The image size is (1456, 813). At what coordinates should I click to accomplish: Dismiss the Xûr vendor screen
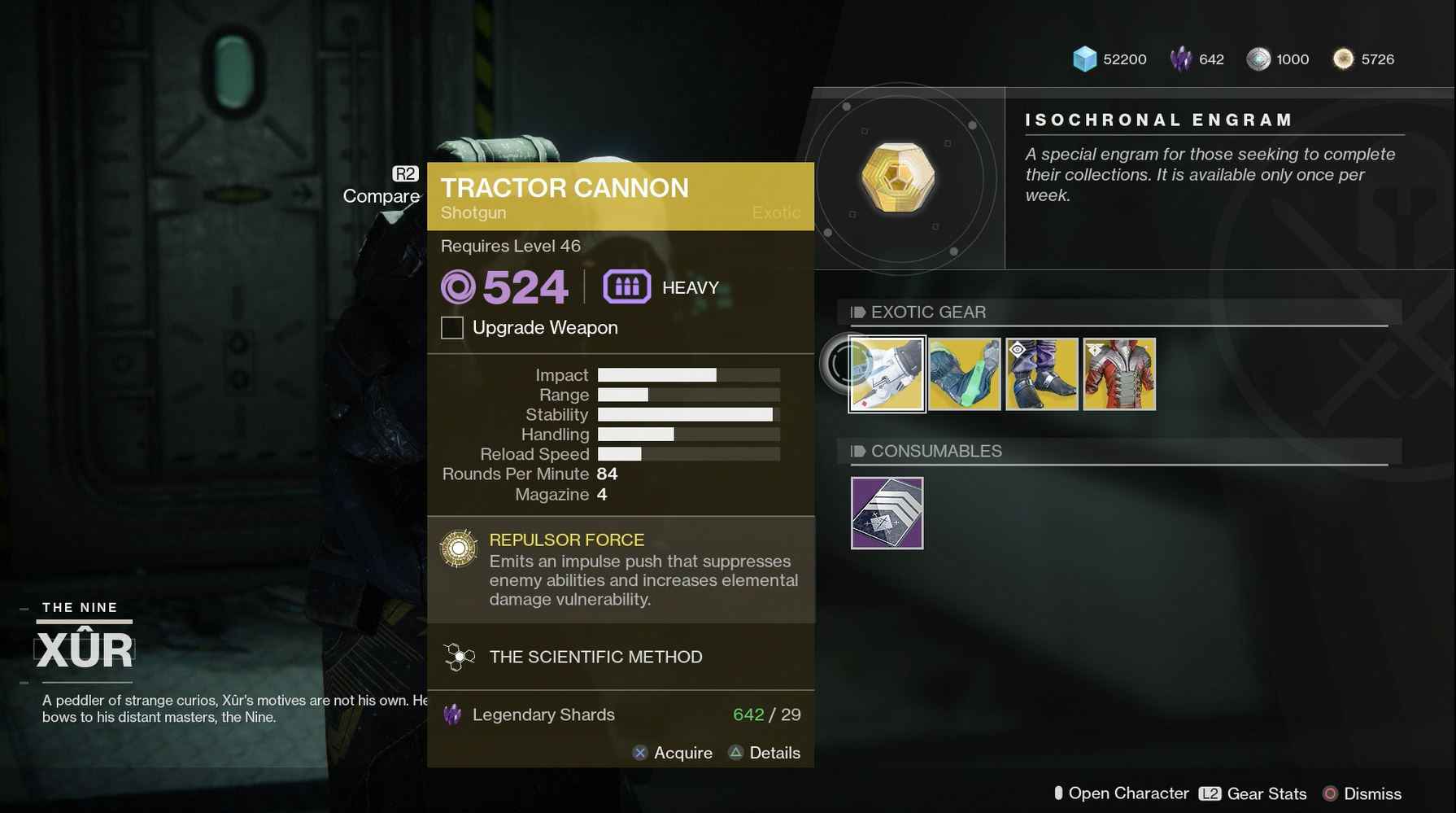click(1362, 793)
